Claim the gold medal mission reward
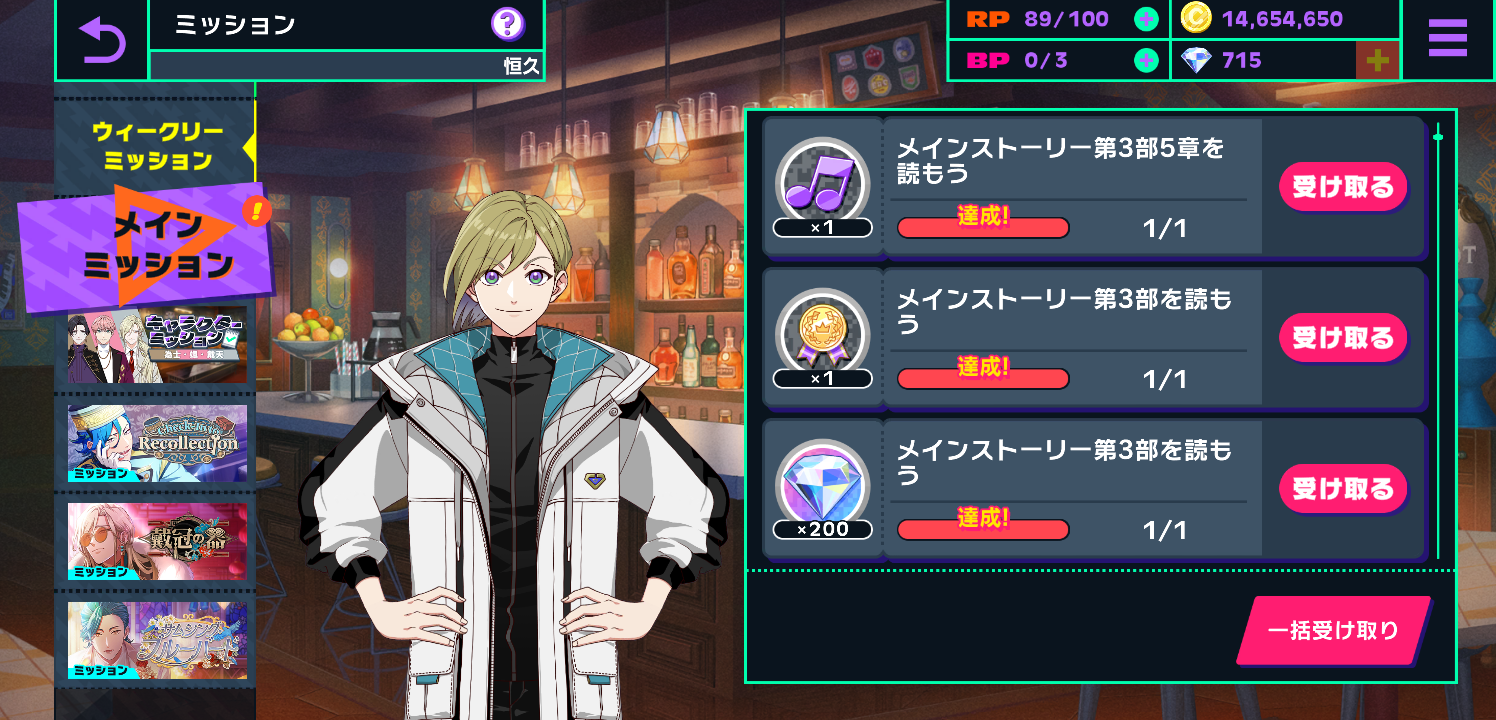The width and height of the screenshot is (1496, 720). tap(1342, 338)
